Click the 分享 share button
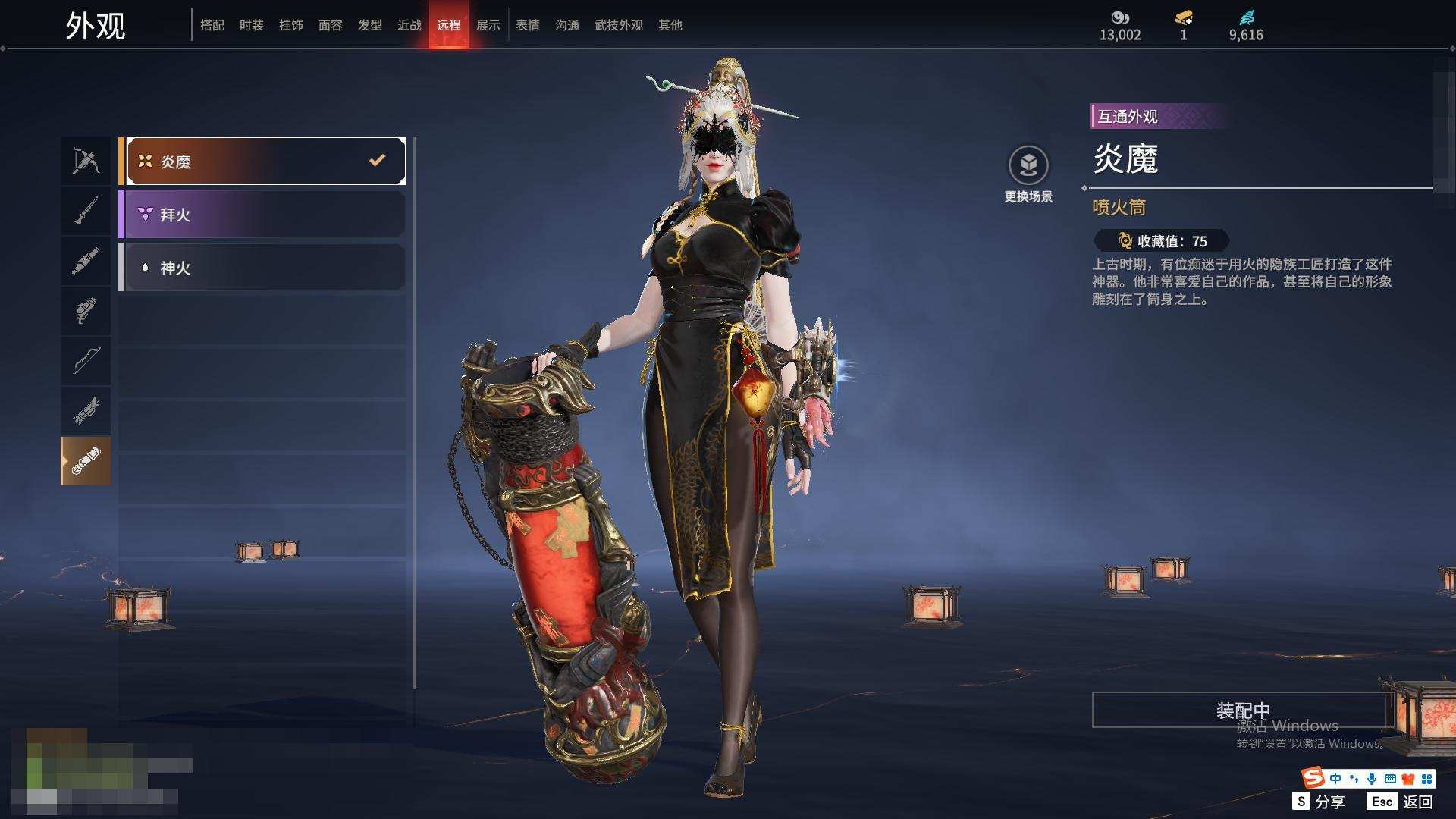This screenshot has height=819, width=1456. pyautogui.click(x=1319, y=802)
